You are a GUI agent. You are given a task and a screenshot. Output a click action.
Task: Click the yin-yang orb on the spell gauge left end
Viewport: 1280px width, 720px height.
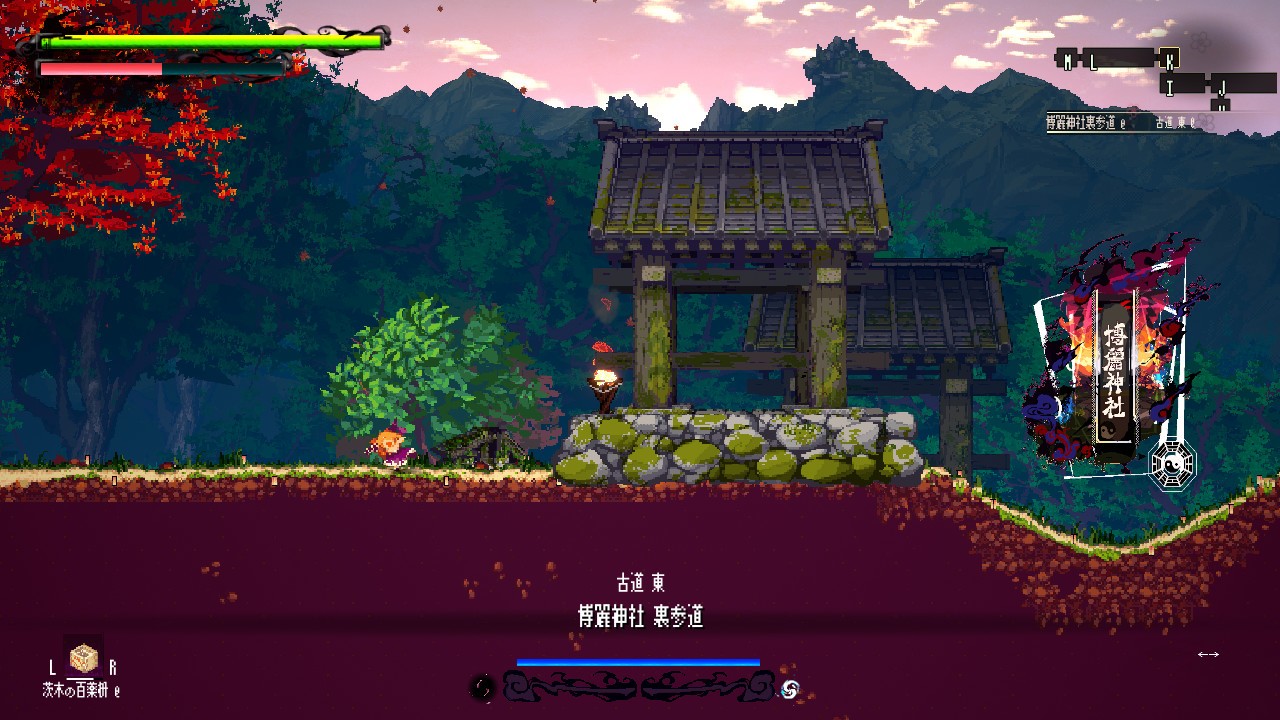482,687
